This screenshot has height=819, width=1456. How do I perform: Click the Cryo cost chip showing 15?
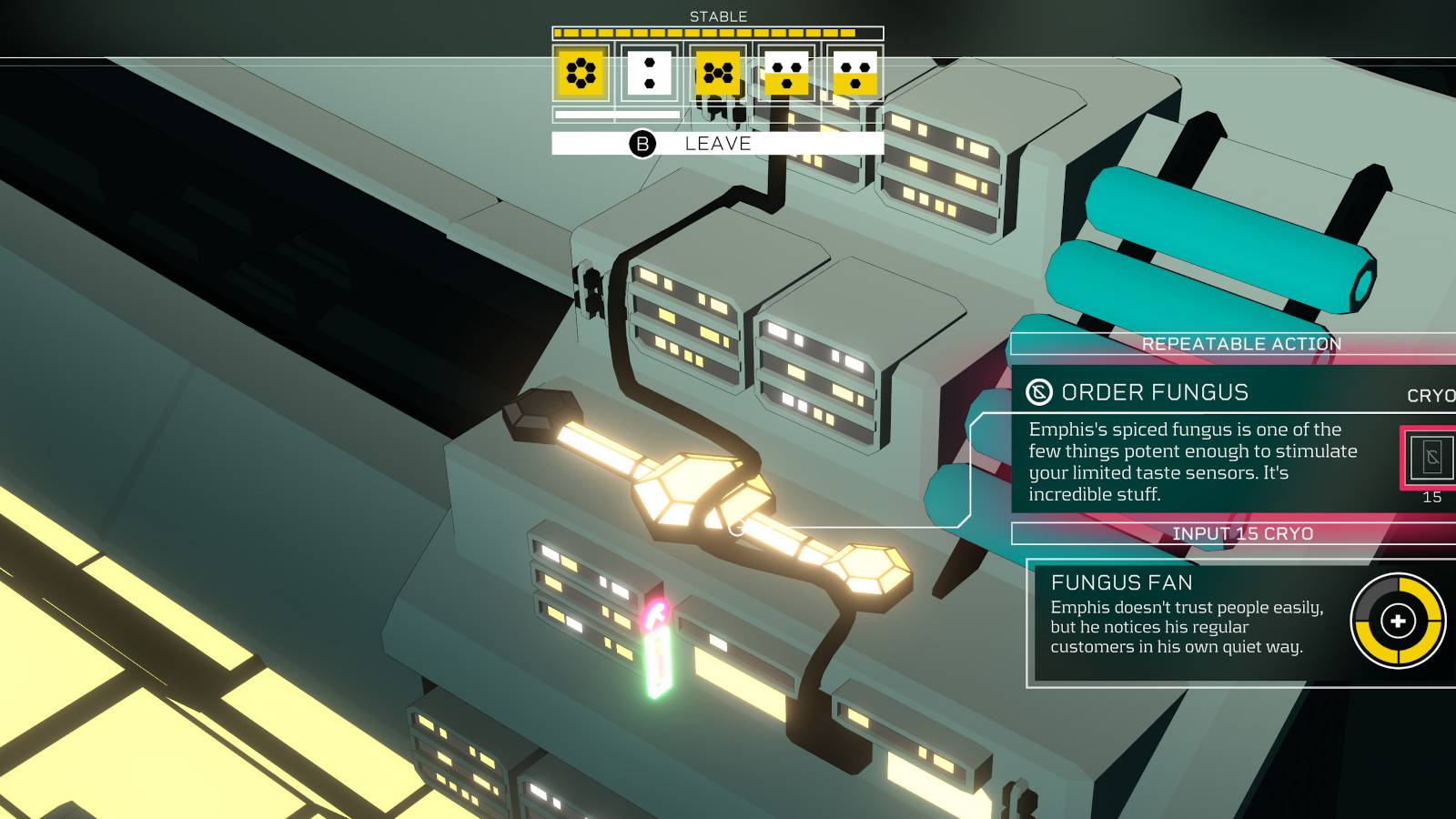[x=1431, y=460]
